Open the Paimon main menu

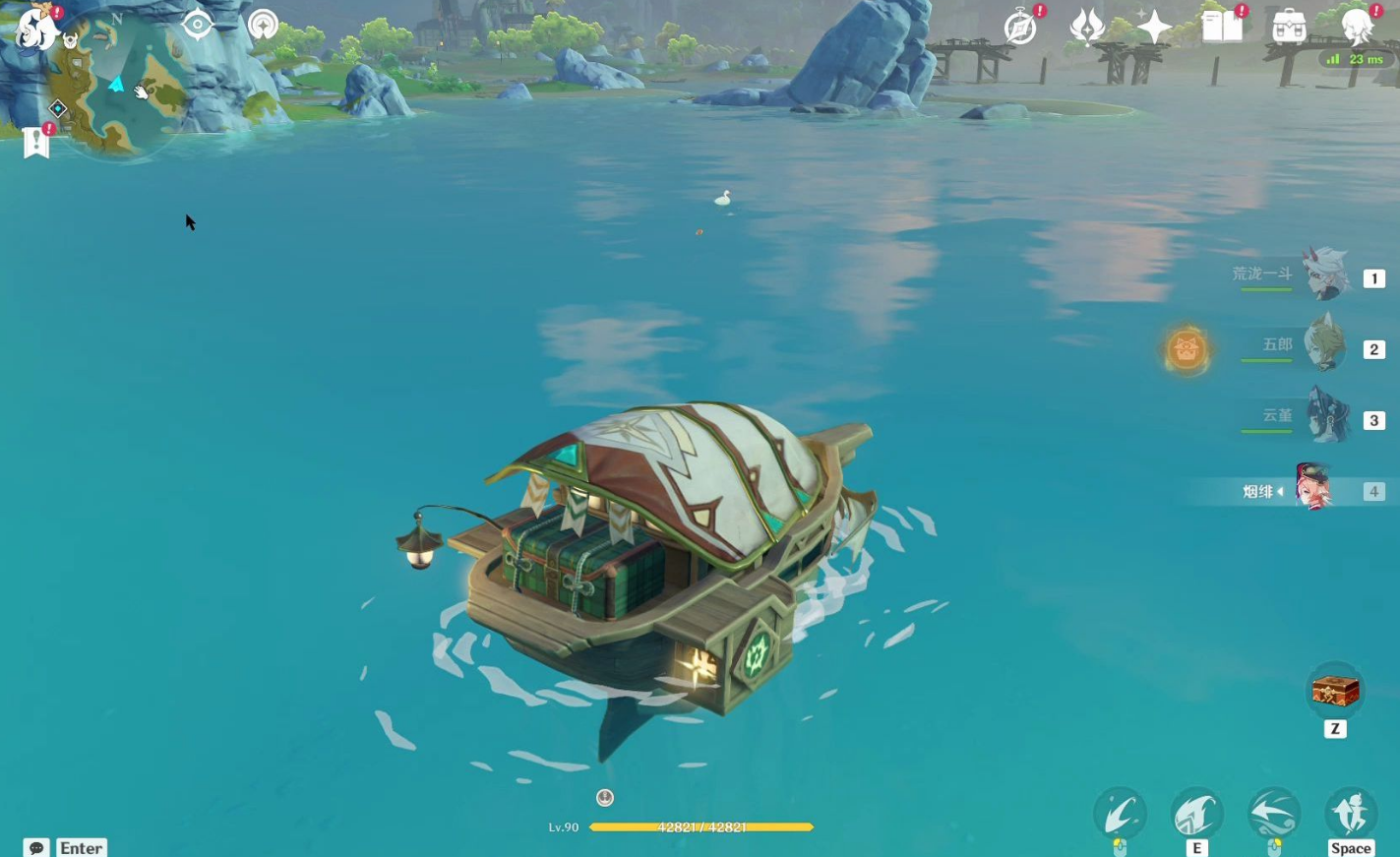35,29
